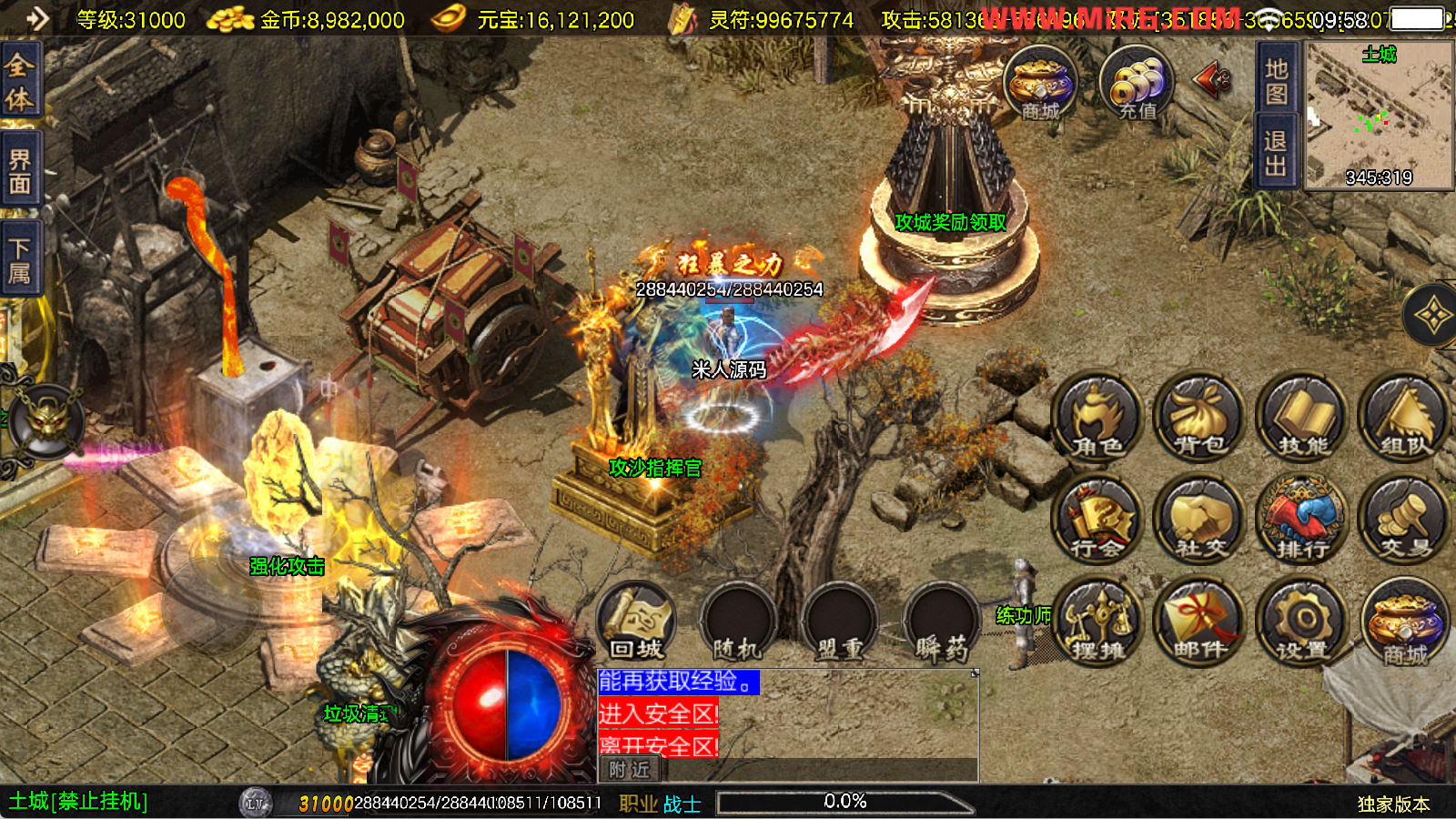The height and width of the screenshot is (819, 1456).
Task: Open the 充值 recharge coins icon
Action: (1137, 84)
